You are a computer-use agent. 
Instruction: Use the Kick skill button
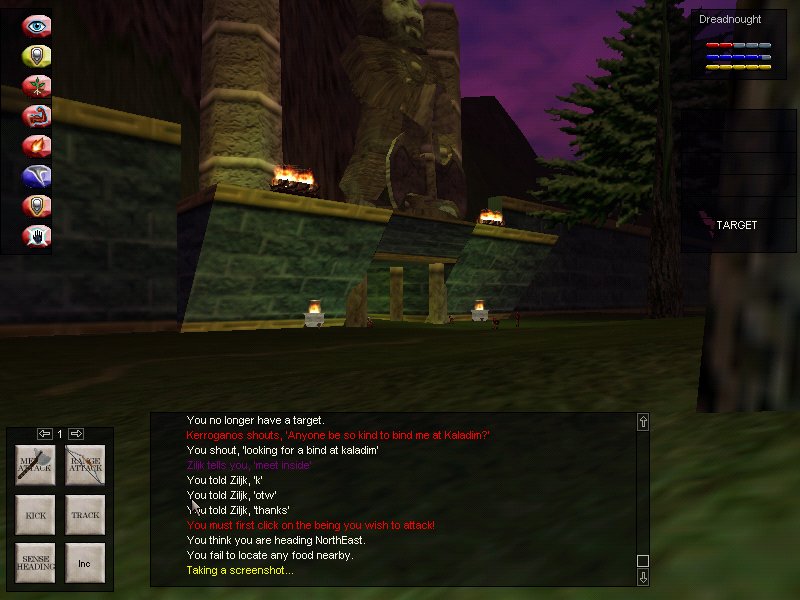pos(34,515)
